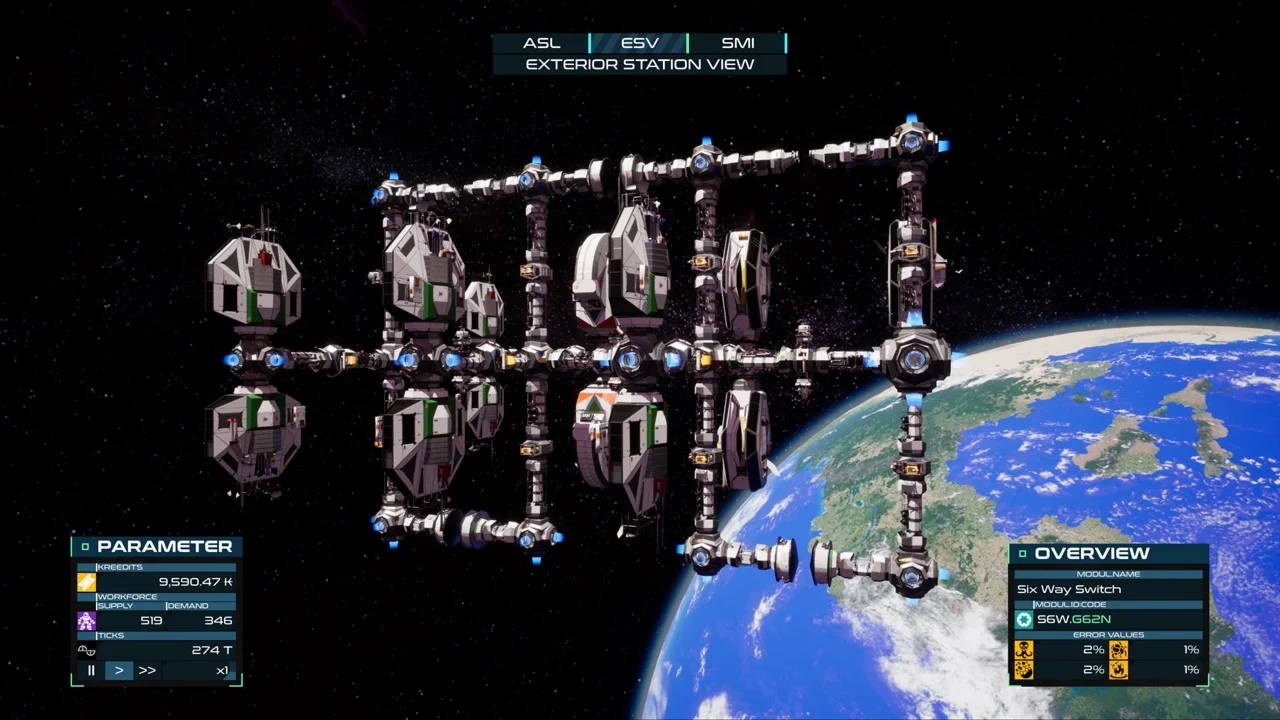Click the yellow Kreedits ticket icon
Viewport: 1280px width, 720px height.
tap(87, 582)
